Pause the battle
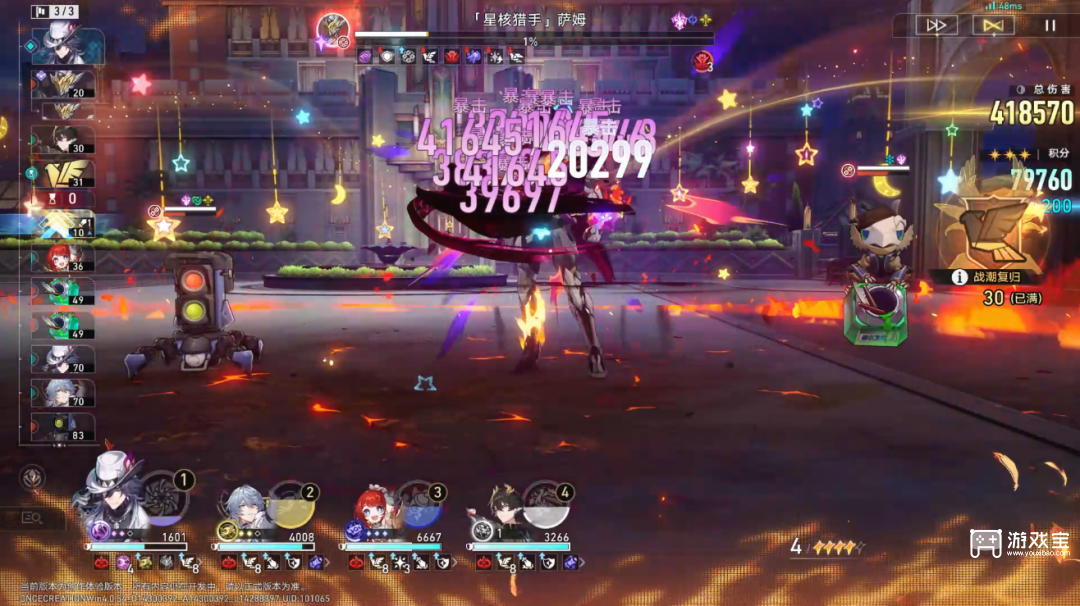The image size is (1080, 606). (1049, 26)
